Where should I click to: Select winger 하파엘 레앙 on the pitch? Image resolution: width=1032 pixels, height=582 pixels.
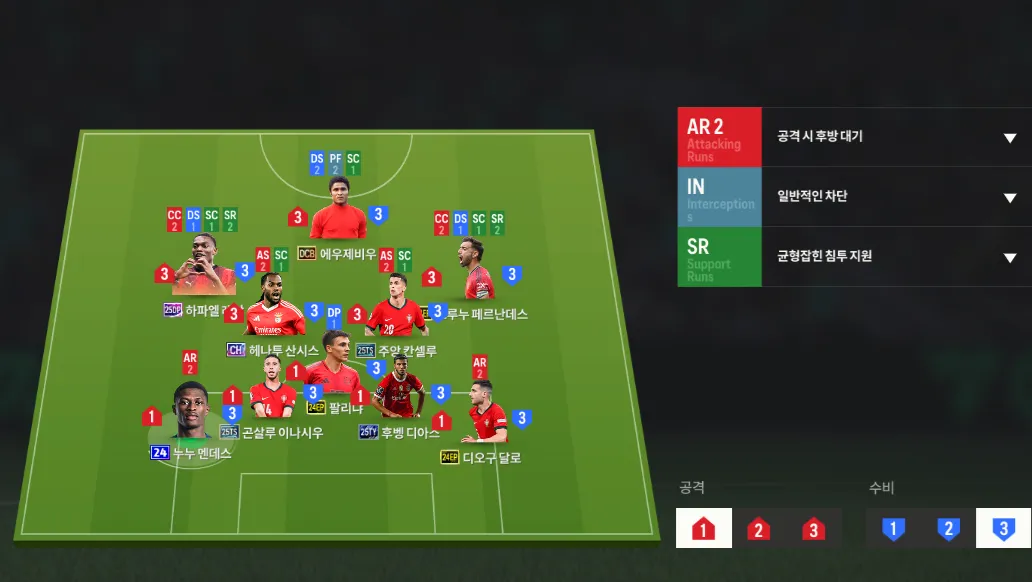tap(204, 268)
